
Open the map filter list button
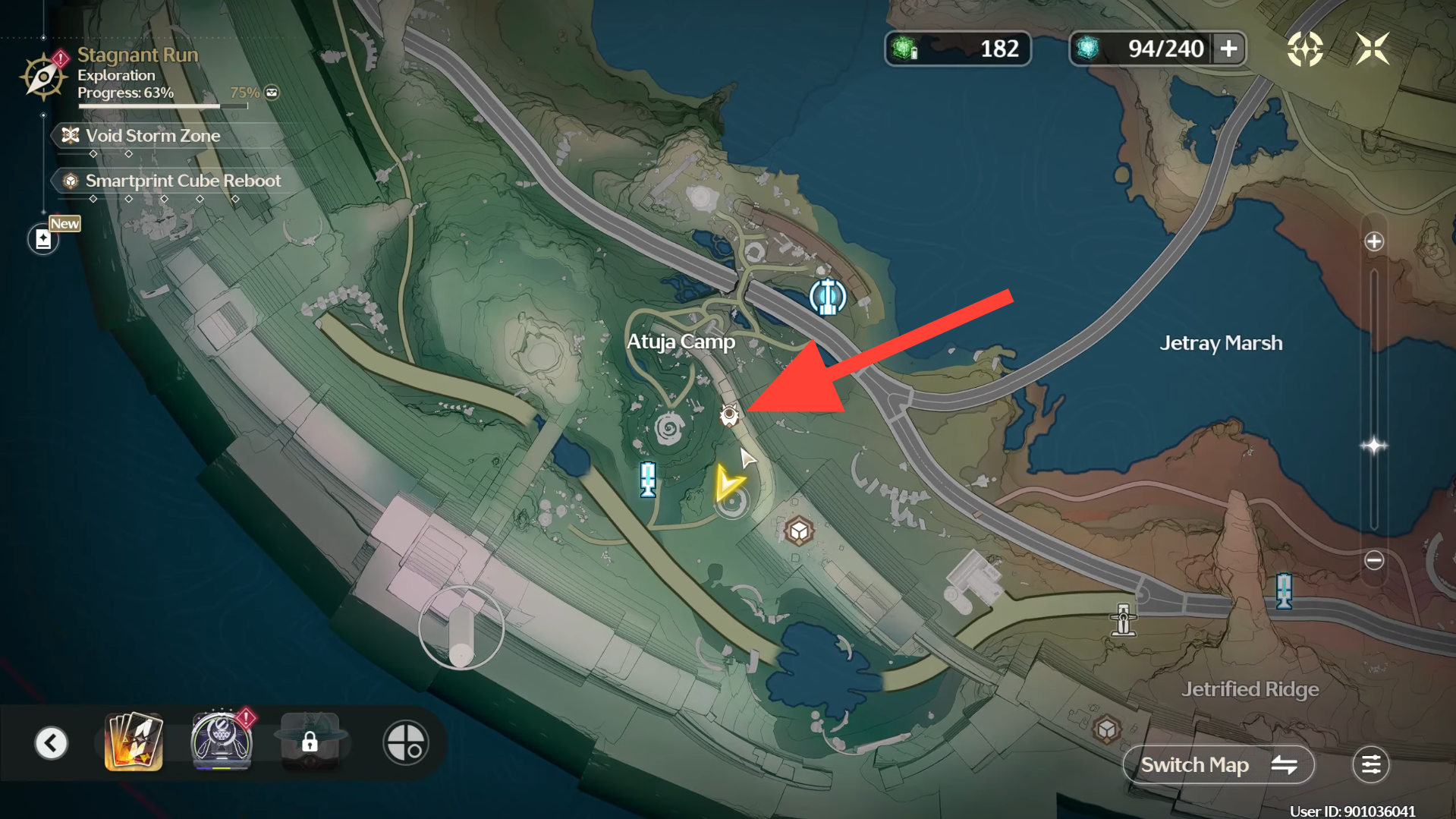pyautogui.click(x=1370, y=765)
